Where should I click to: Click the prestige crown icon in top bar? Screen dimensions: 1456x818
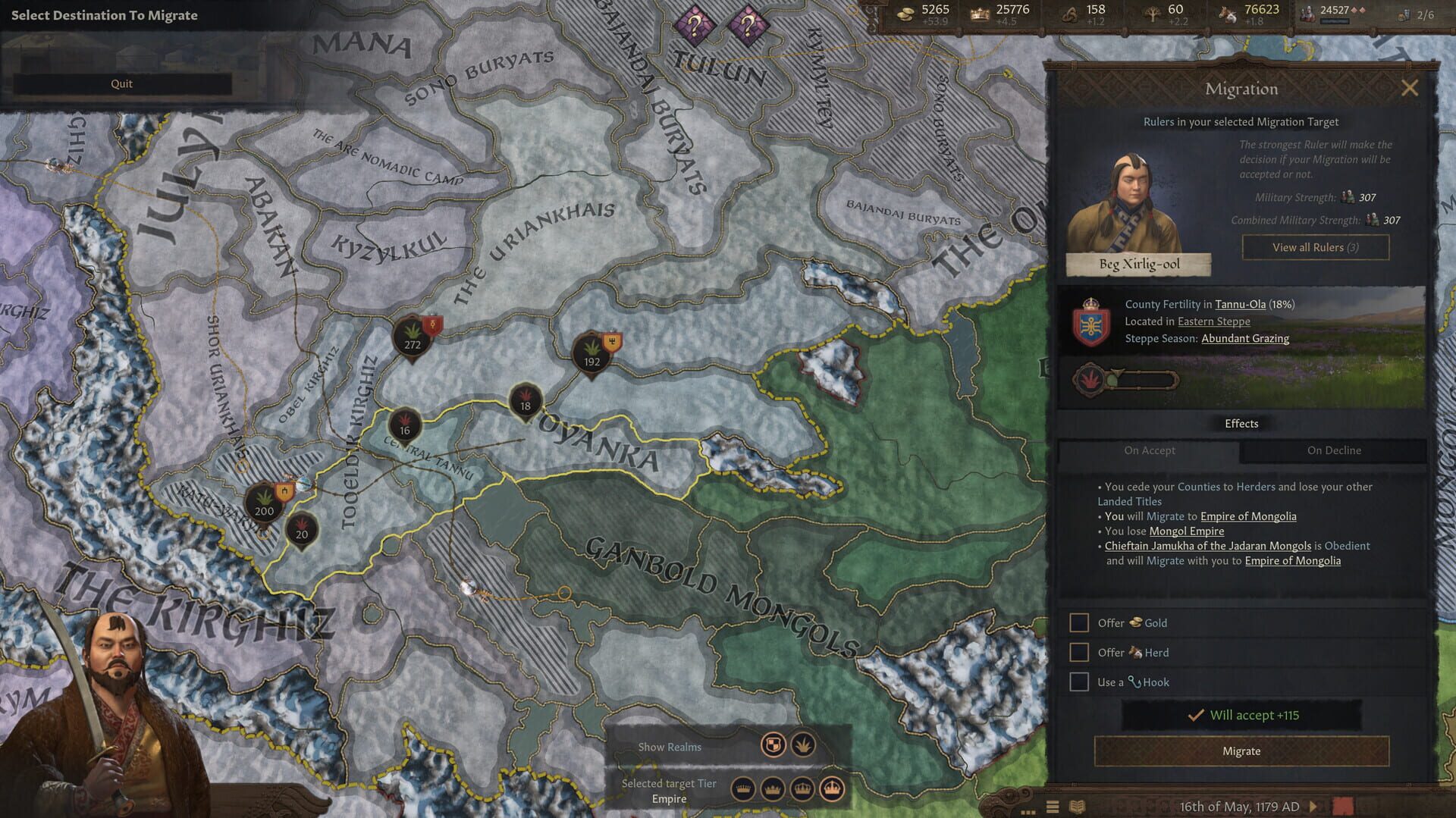[x=980, y=12]
